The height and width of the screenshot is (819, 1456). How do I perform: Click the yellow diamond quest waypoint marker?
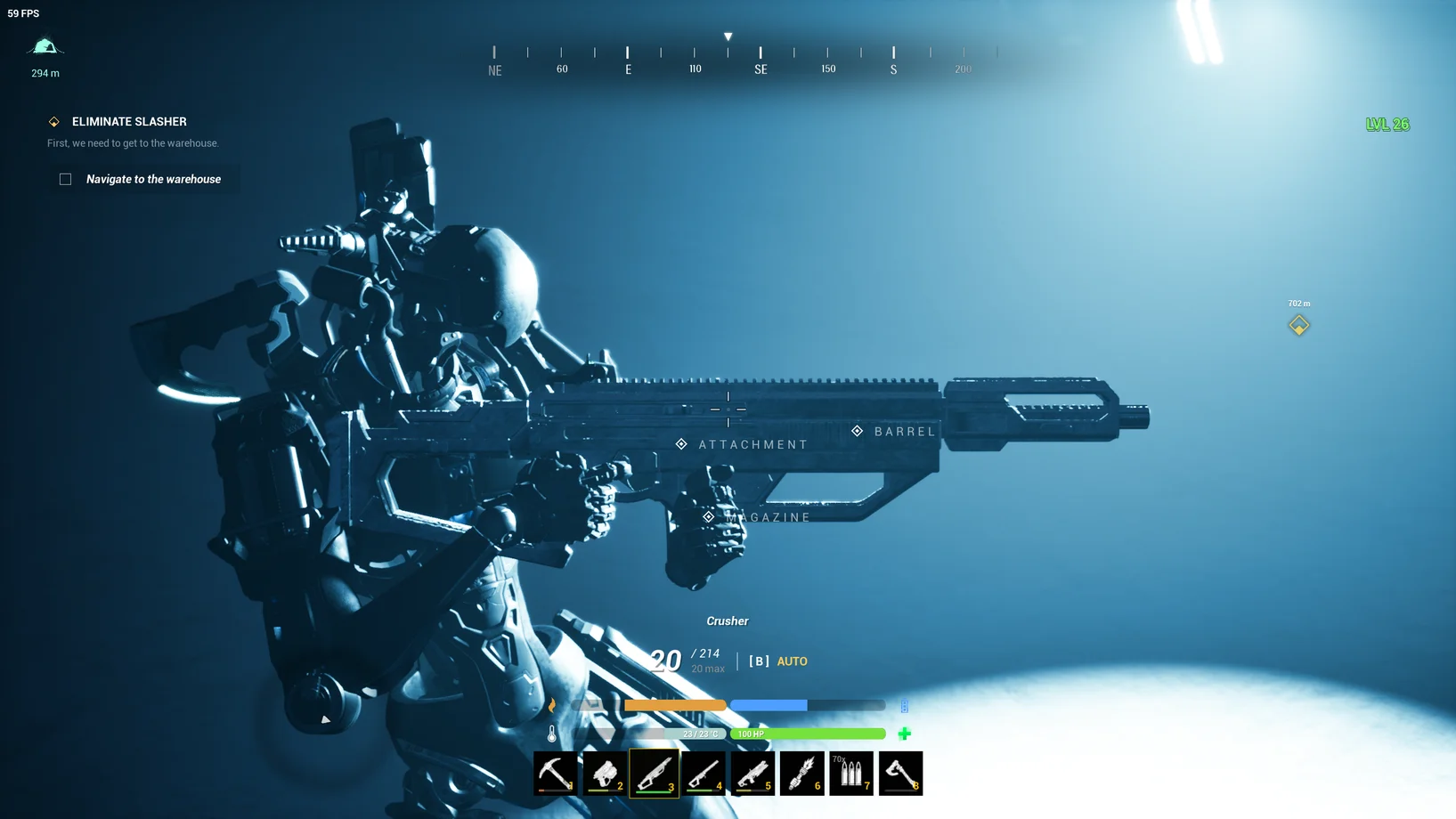point(1298,325)
